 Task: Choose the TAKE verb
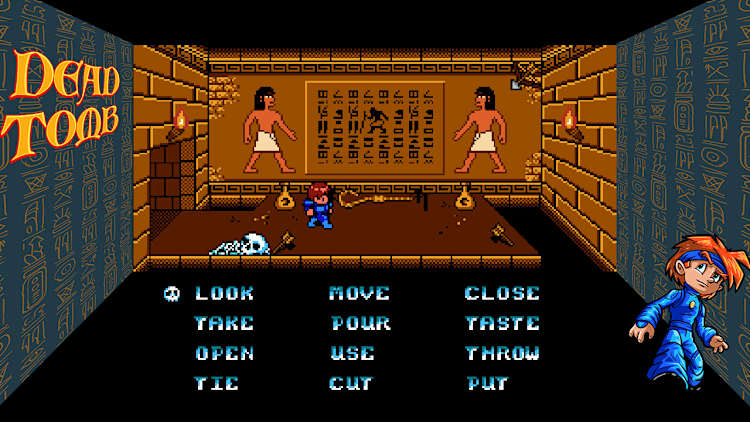click(224, 324)
